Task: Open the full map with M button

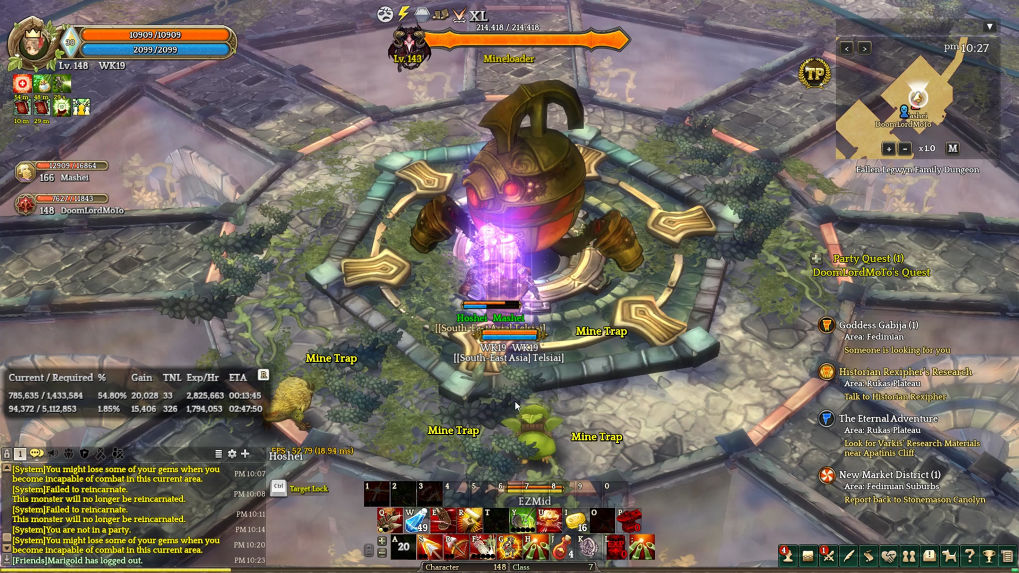Action: pos(952,148)
